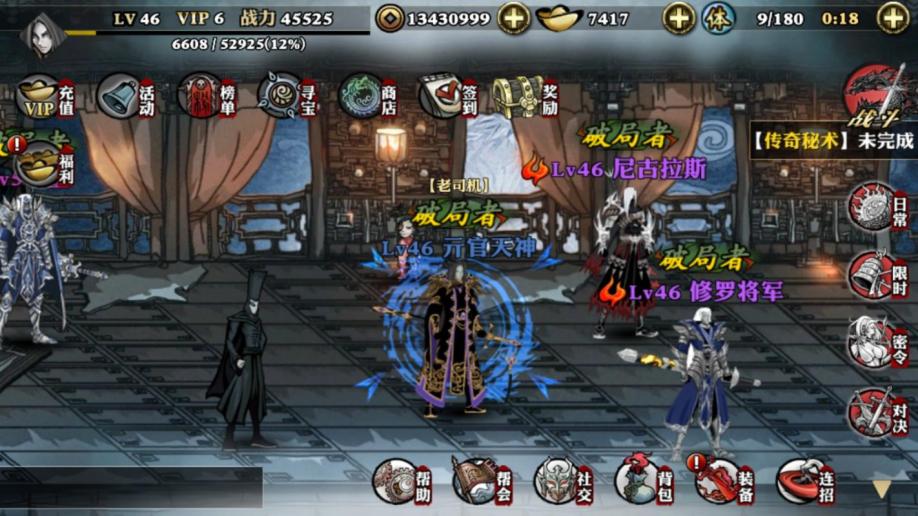Open the 传奇秘术 quest tracker
This screenshot has height=516, width=918.
click(x=834, y=140)
